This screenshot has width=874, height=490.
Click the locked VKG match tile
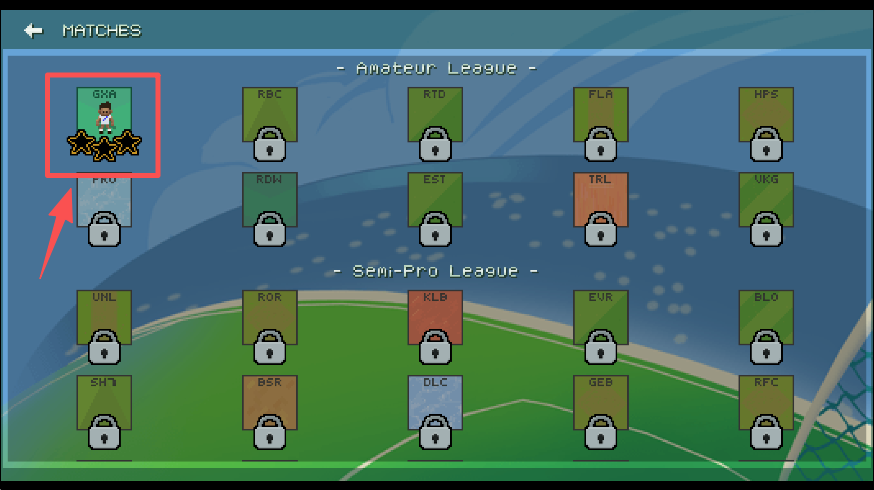(766, 206)
